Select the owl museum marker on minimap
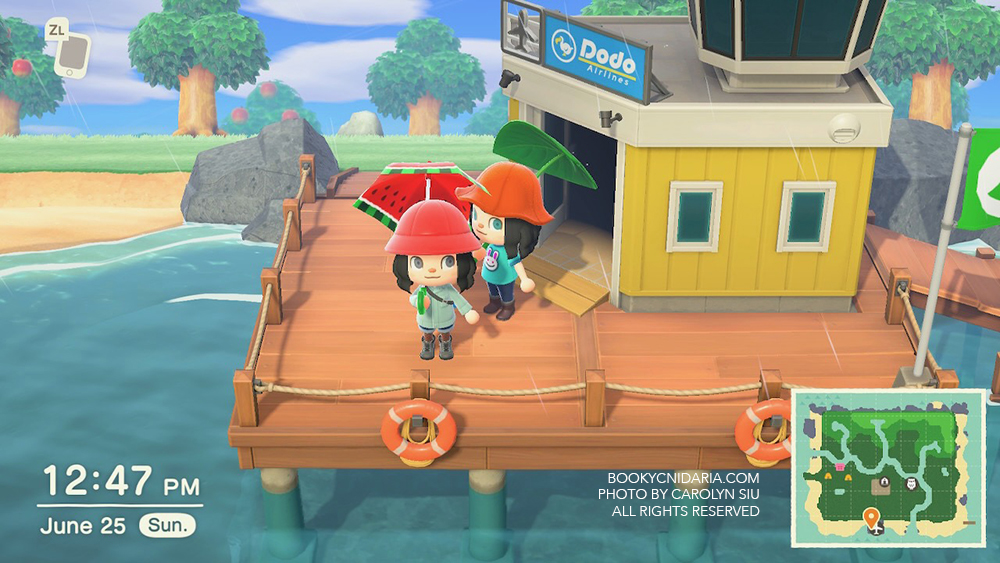 click(x=912, y=484)
